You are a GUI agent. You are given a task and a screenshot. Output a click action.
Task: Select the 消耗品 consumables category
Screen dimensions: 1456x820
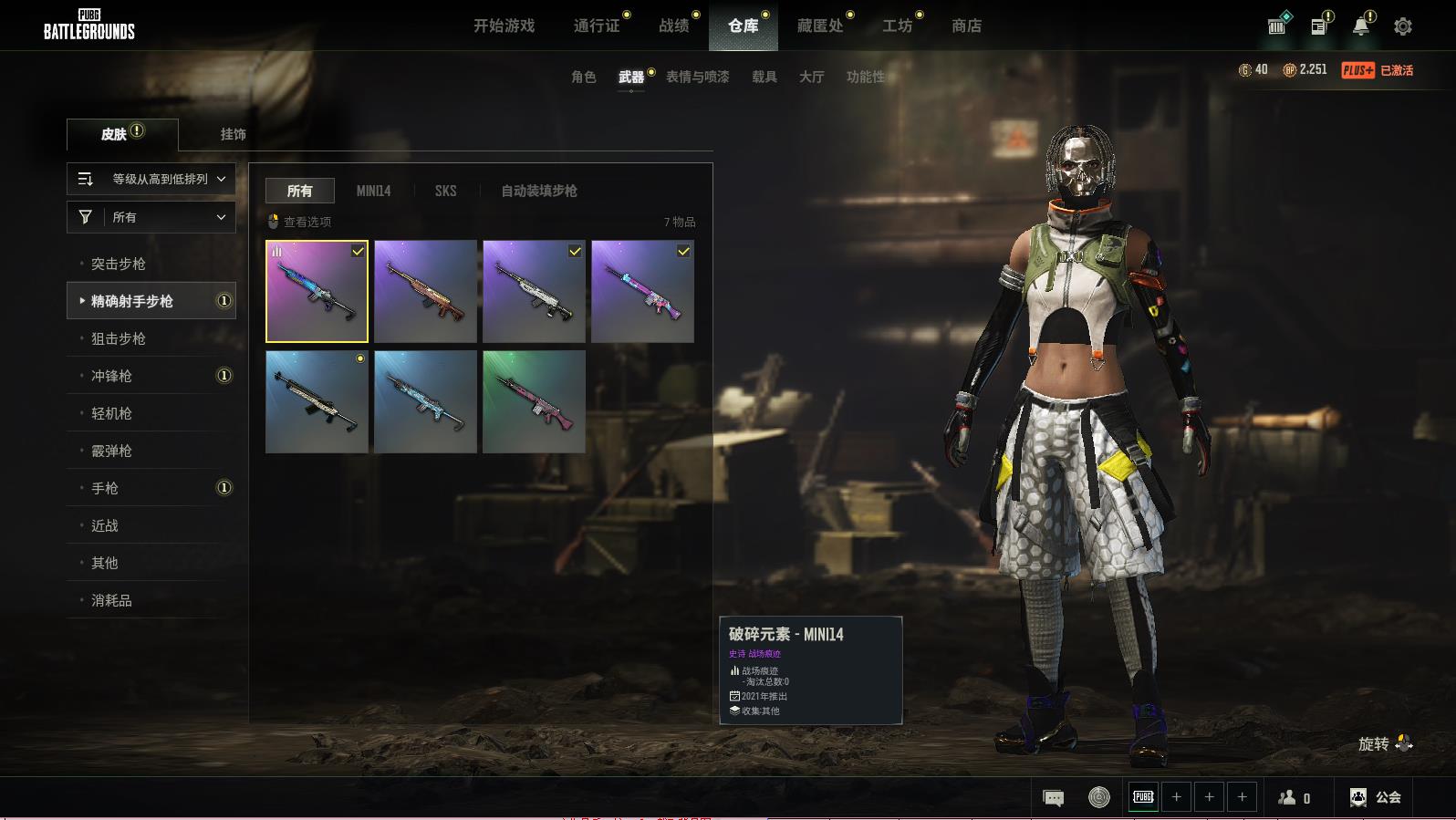[x=111, y=600]
